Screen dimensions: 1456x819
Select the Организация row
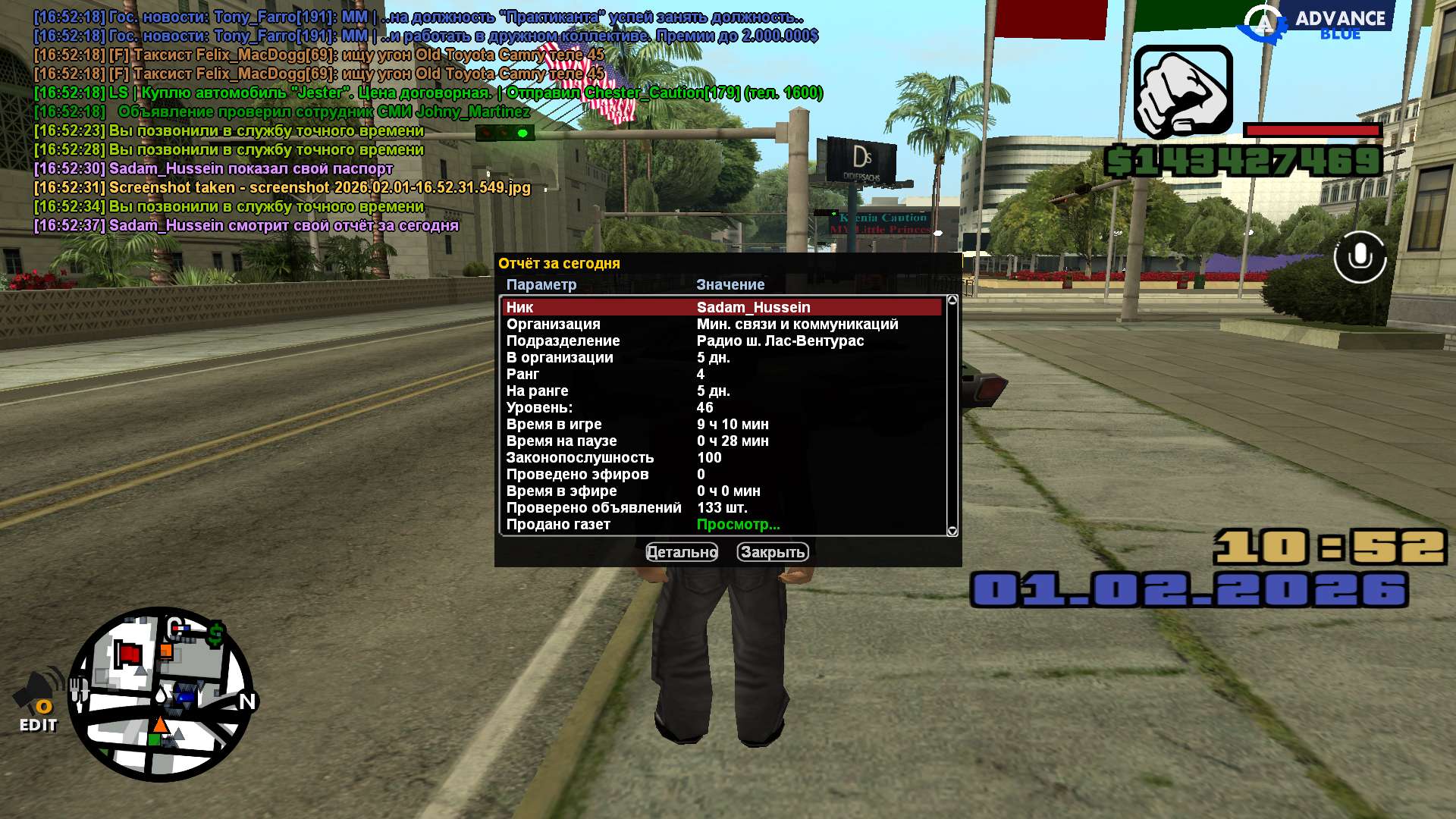point(720,324)
